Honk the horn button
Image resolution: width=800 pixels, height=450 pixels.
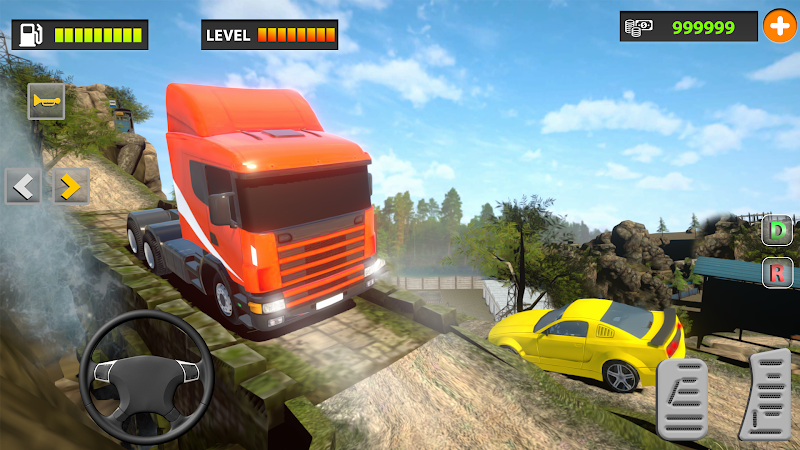[x=46, y=101]
